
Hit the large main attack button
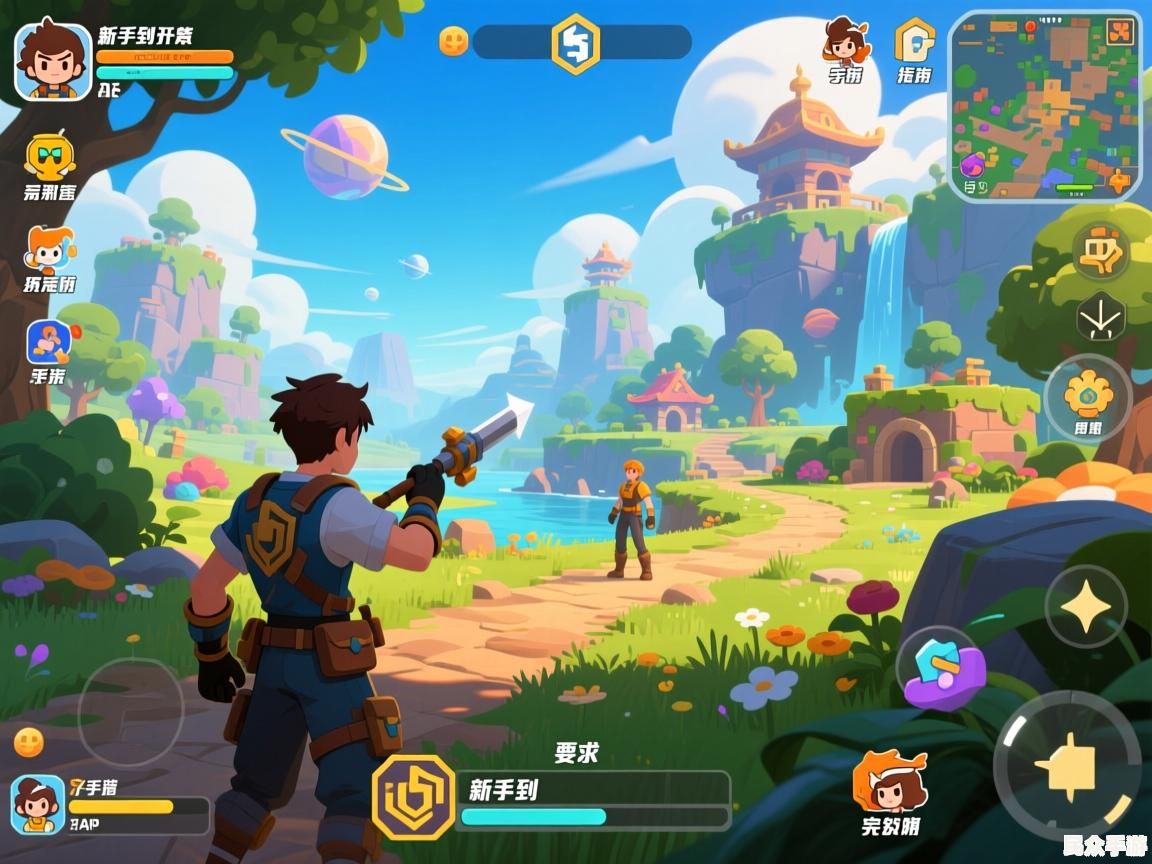pos(1067,766)
